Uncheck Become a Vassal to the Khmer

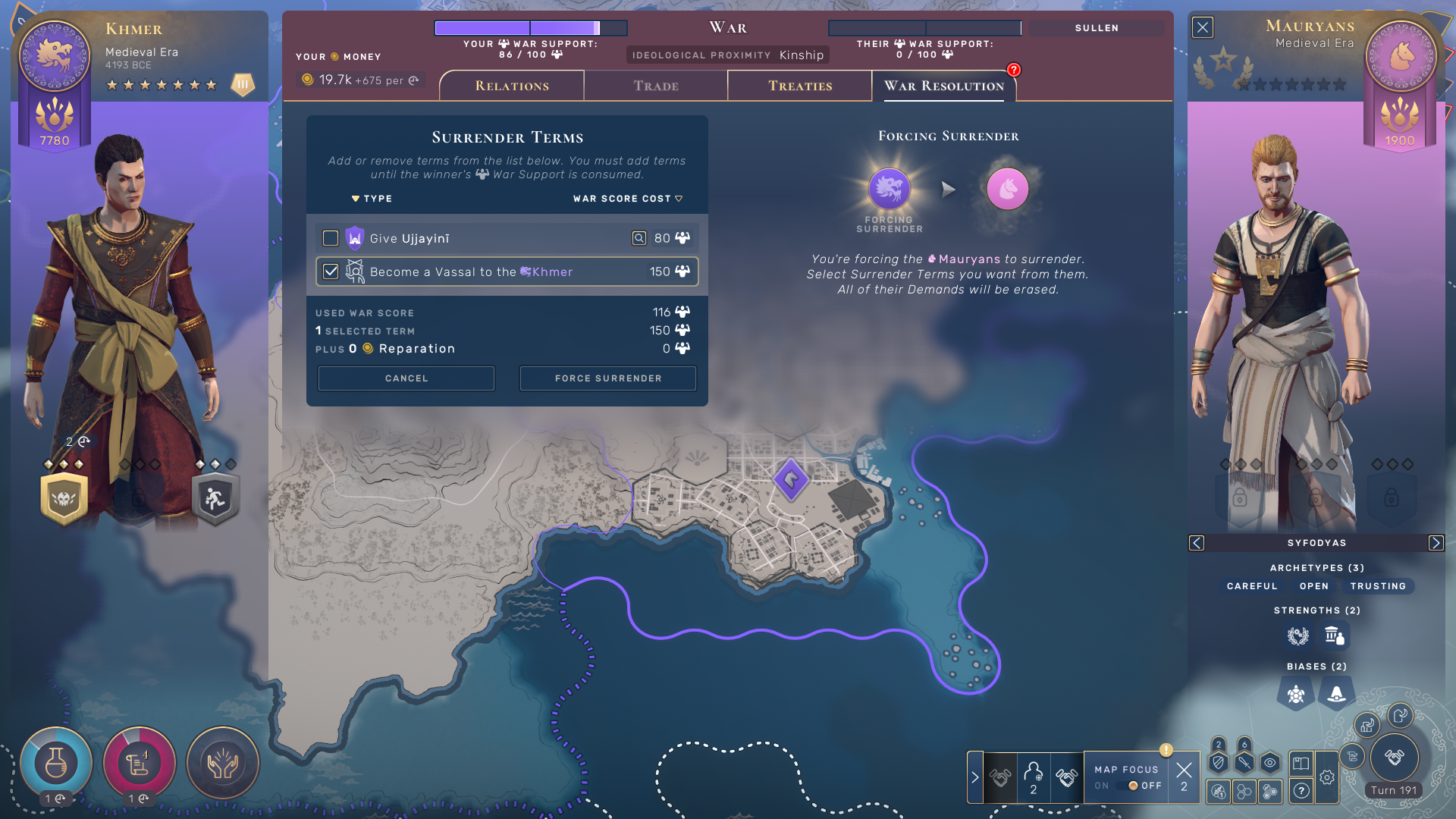[x=330, y=271]
